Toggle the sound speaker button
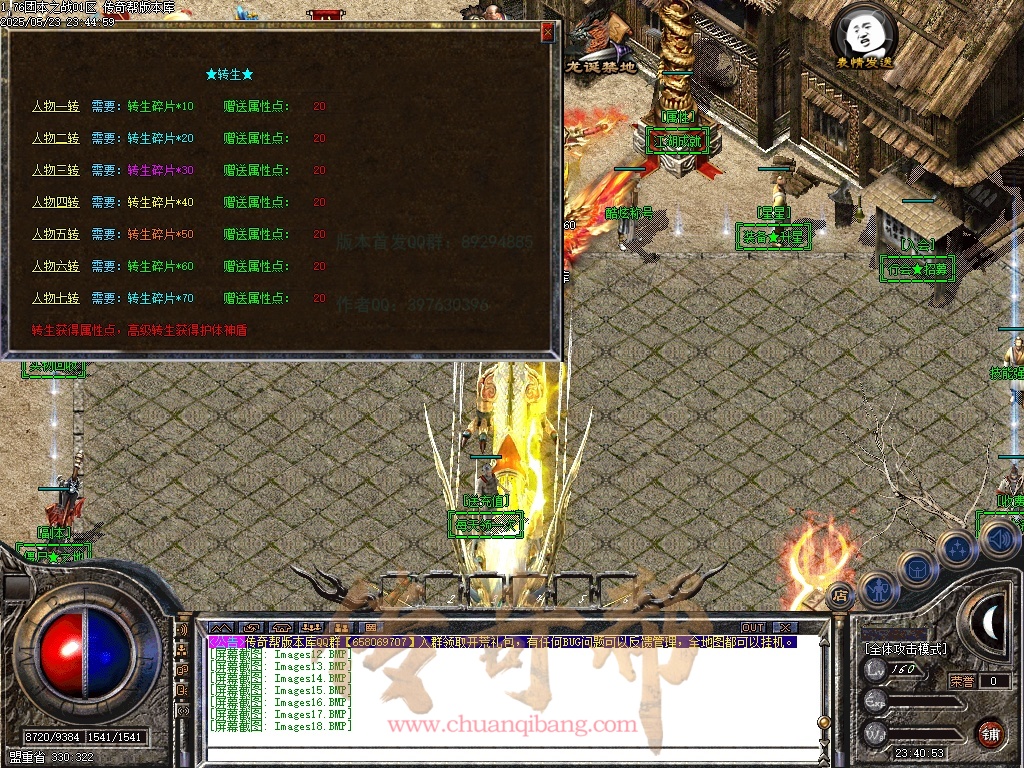Viewport: 1024px width, 768px height. [x=997, y=540]
